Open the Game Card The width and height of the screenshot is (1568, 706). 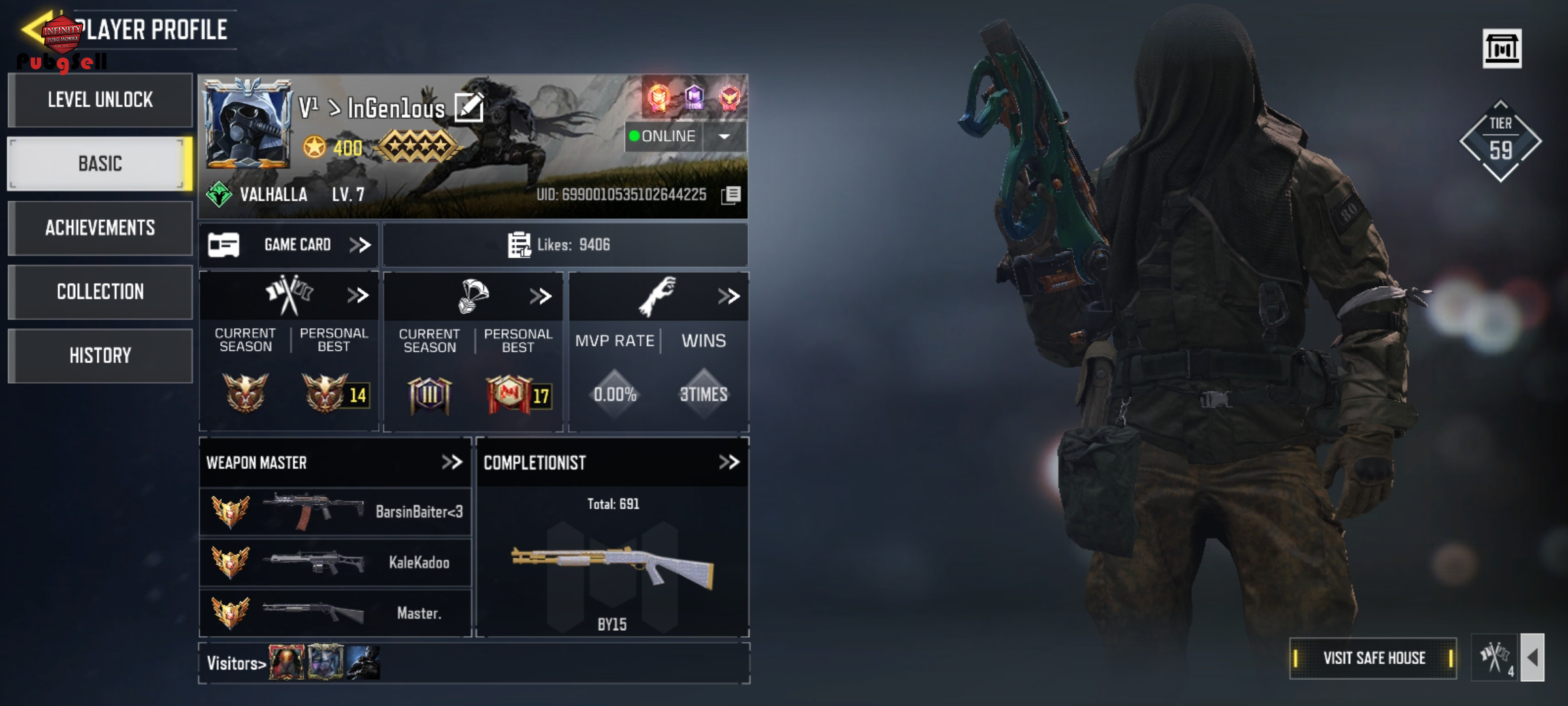pos(289,245)
